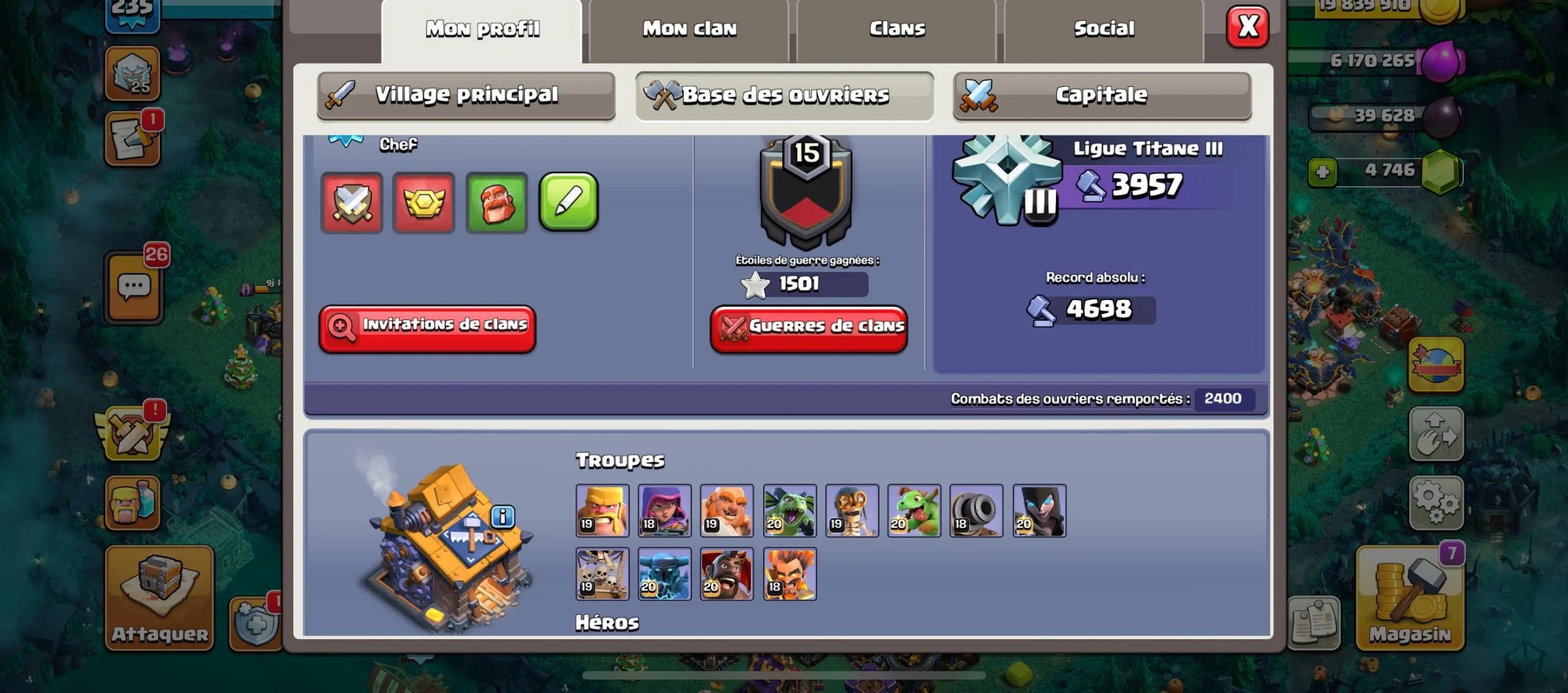The height and width of the screenshot is (693, 1568).
Task: Select the level 20 Hog Glider troop thumbnail
Action: (x=728, y=574)
